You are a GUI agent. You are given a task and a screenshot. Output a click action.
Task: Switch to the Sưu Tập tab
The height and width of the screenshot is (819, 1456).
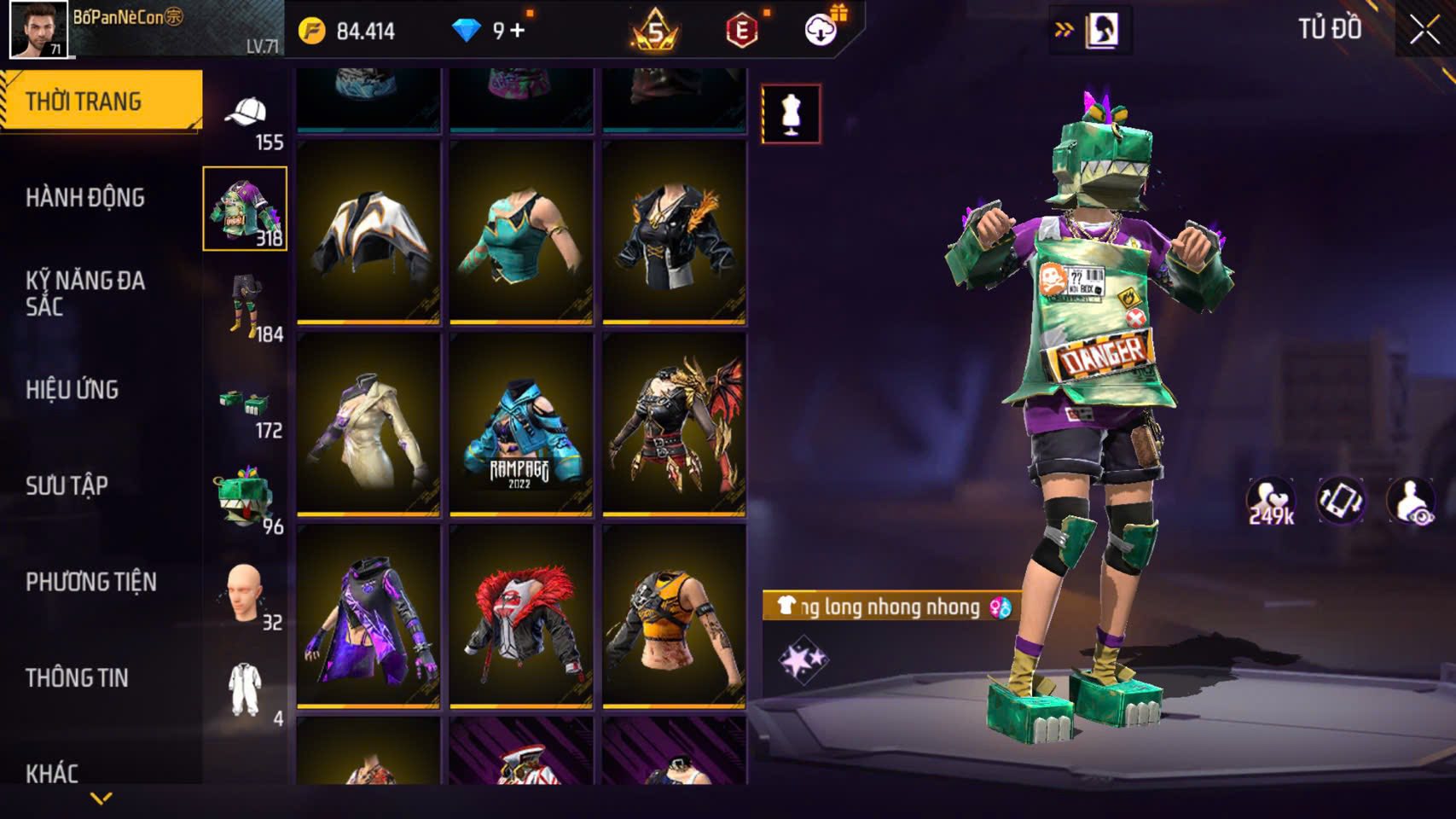67,486
